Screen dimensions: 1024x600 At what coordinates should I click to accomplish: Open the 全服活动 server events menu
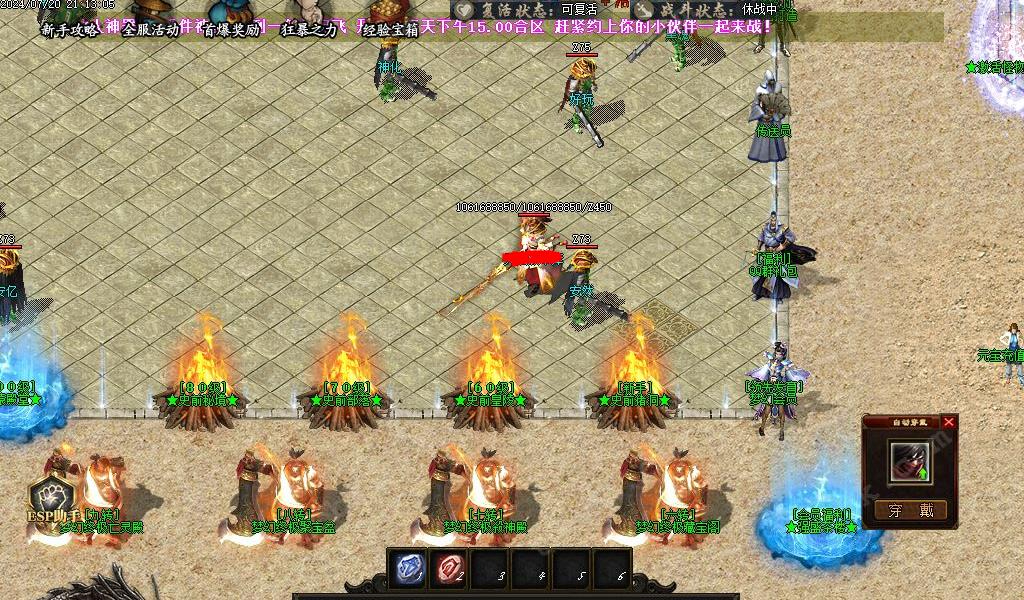tap(150, 30)
